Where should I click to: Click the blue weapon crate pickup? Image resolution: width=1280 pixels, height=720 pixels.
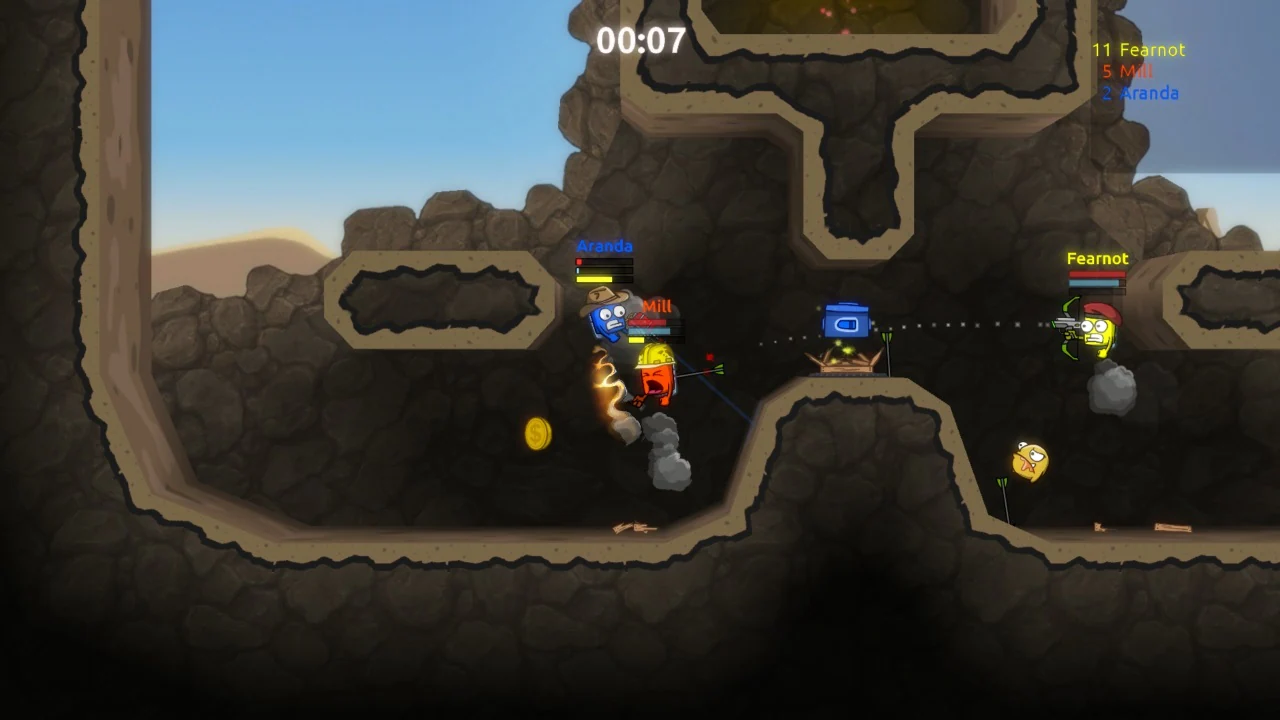coord(846,320)
